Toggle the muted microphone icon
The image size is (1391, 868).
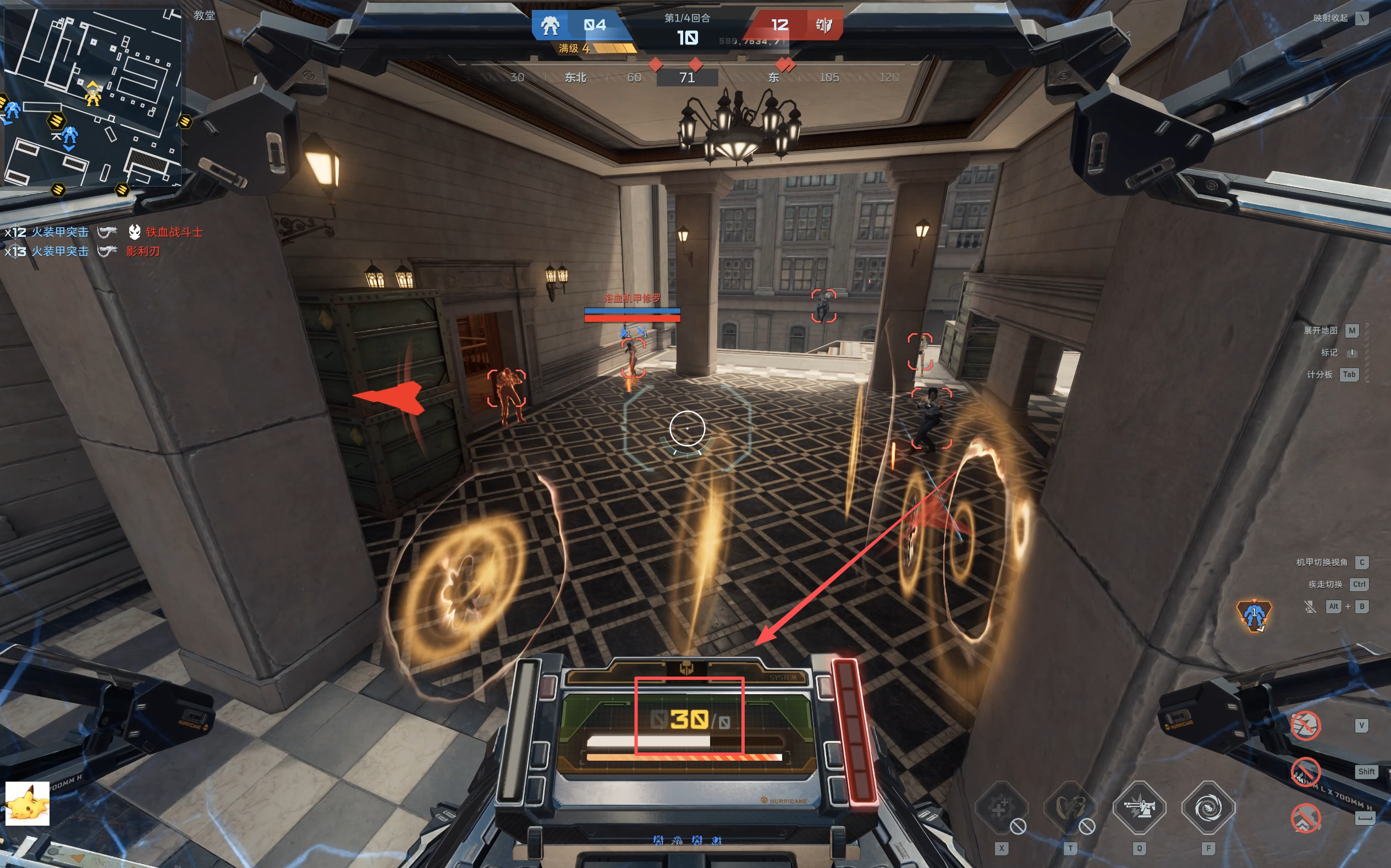1310,607
